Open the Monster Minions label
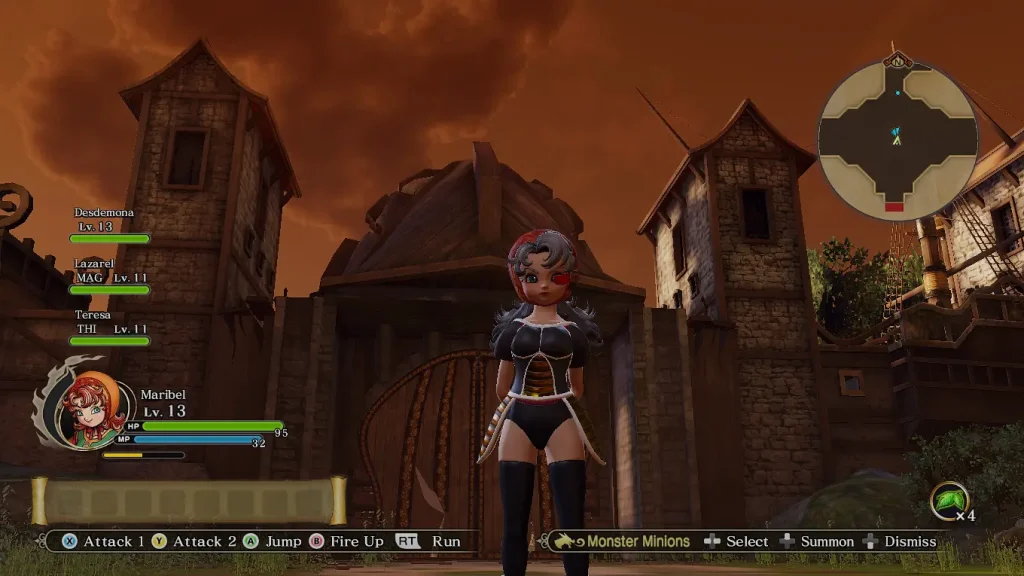Image resolution: width=1024 pixels, height=576 pixels. [x=638, y=541]
